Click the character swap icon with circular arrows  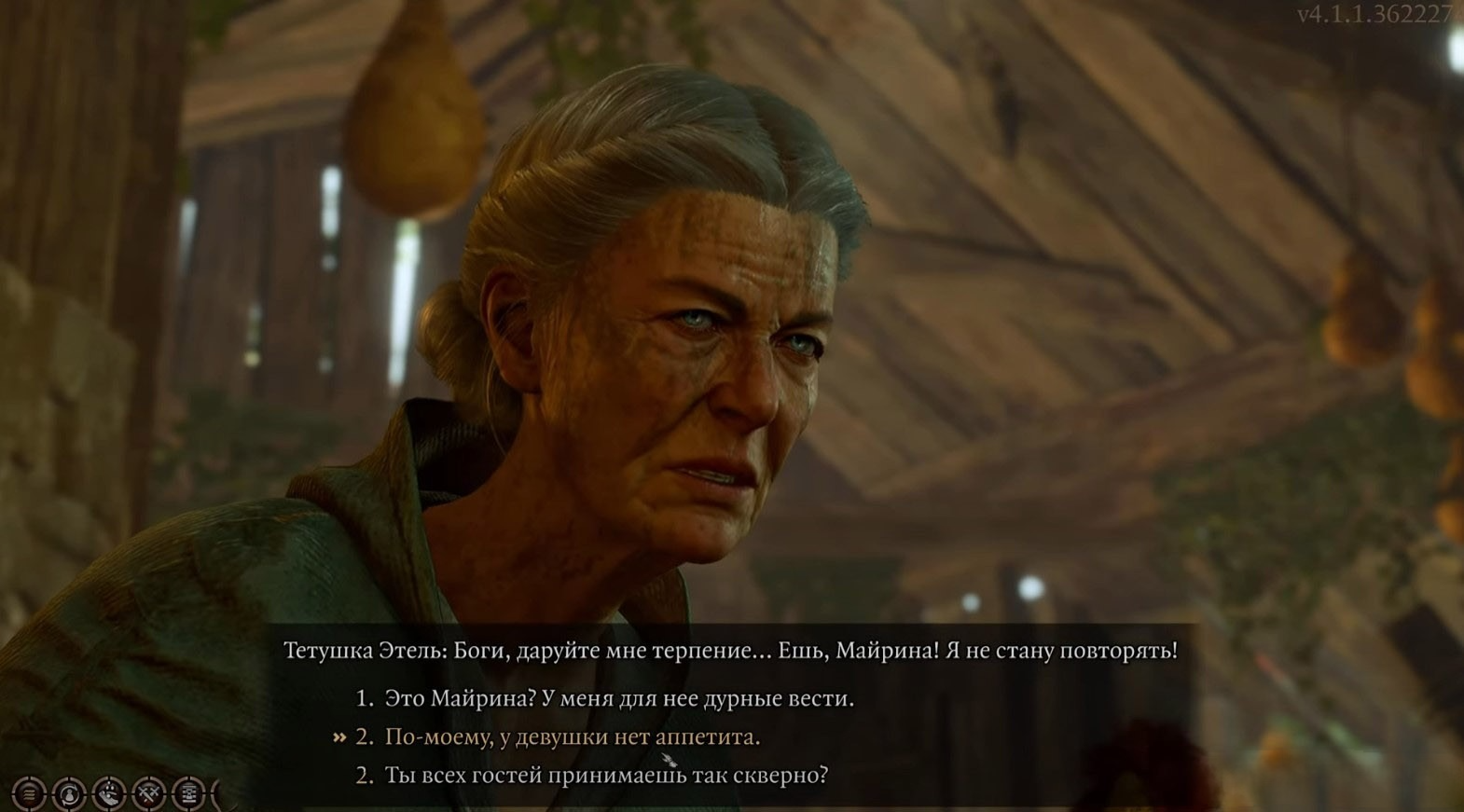(x=69, y=794)
